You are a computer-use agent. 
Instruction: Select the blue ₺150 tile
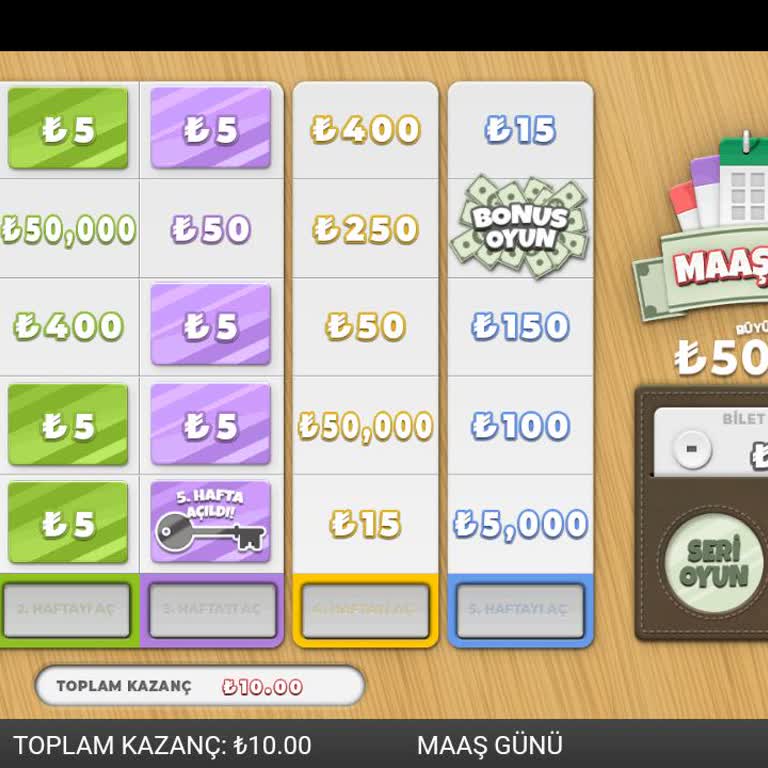pos(520,326)
